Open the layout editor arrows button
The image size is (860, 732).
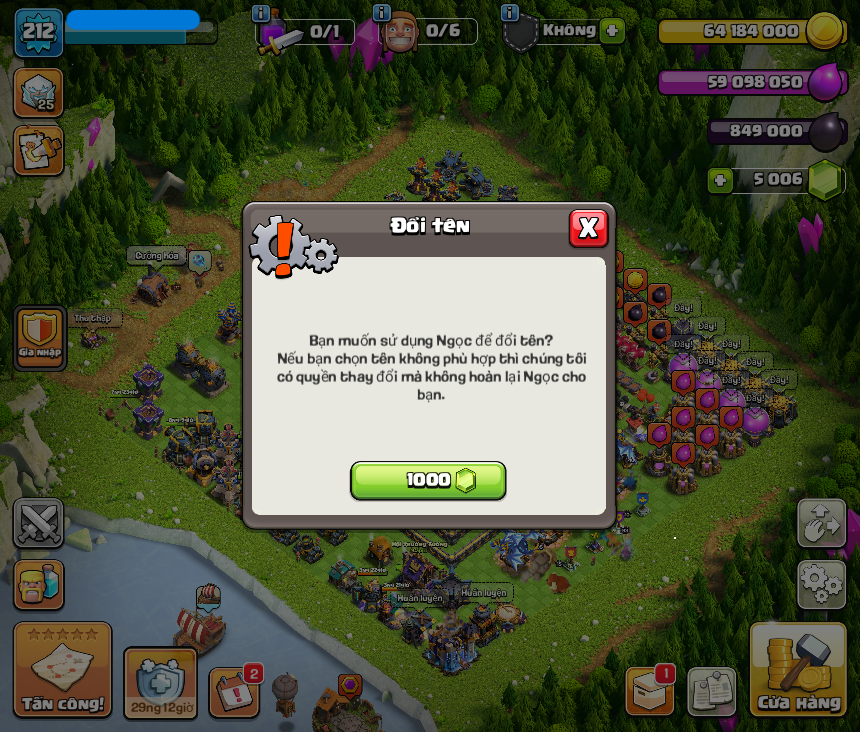(821, 523)
